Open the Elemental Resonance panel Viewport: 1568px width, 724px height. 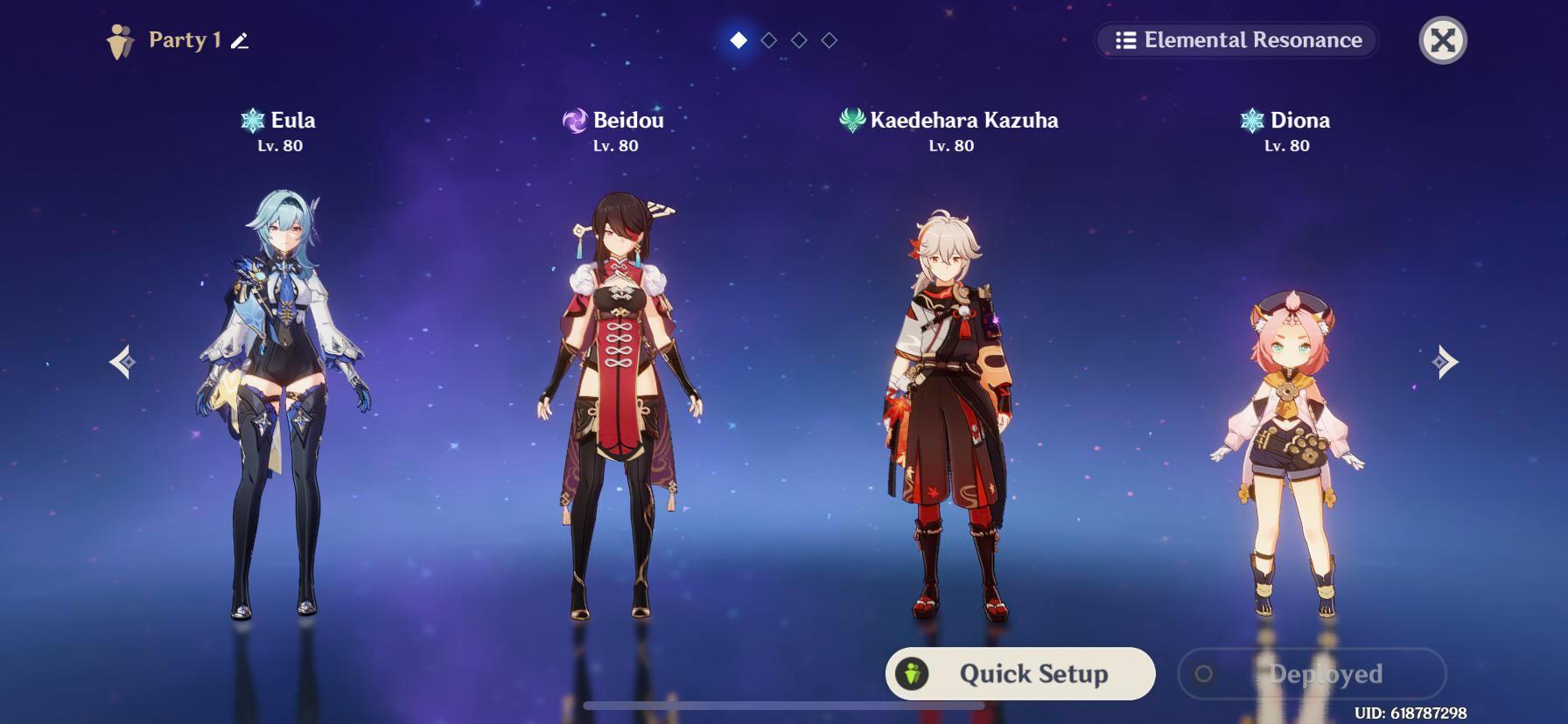click(1234, 40)
